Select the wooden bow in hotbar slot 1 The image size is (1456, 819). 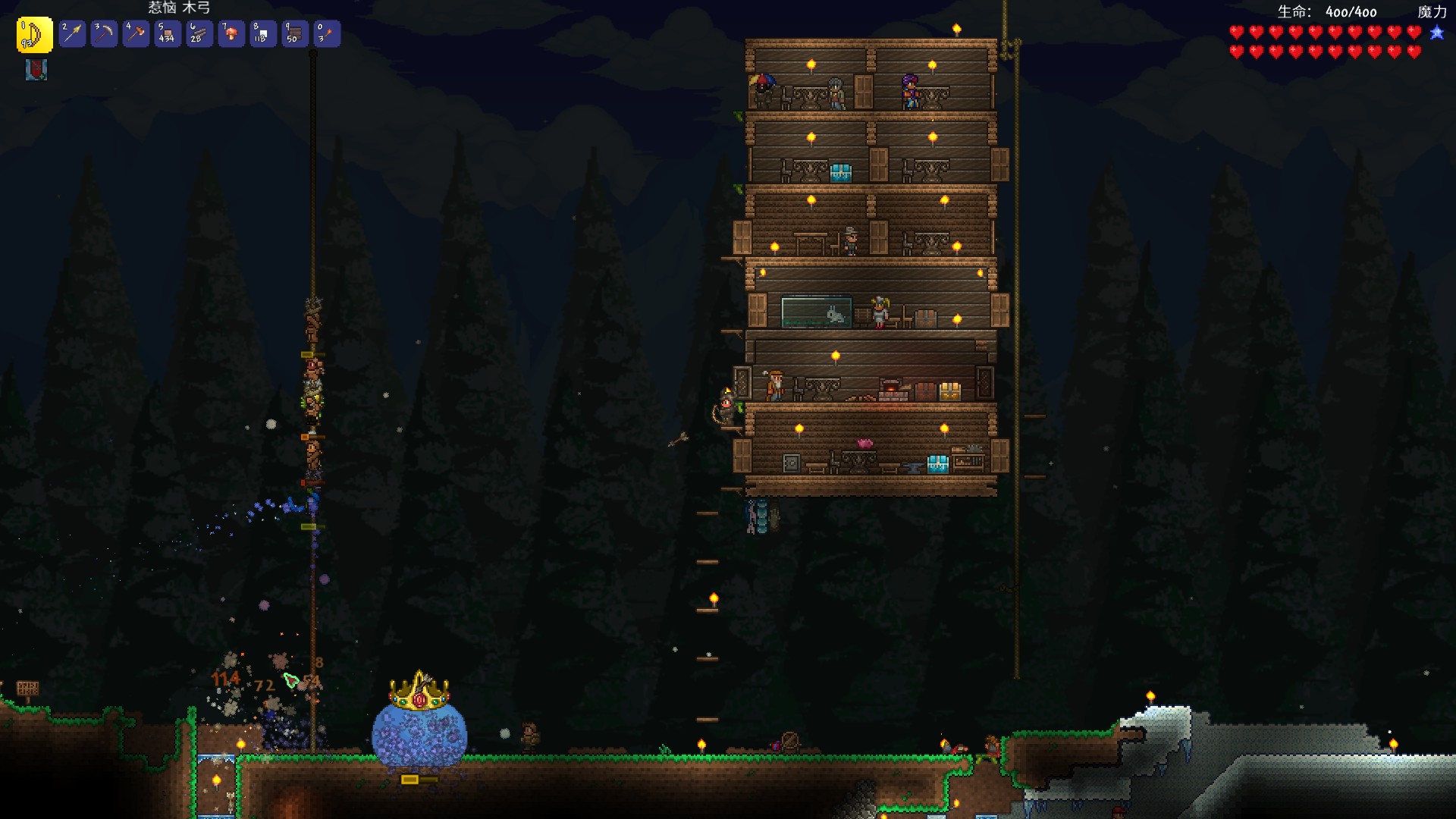point(35,35)
